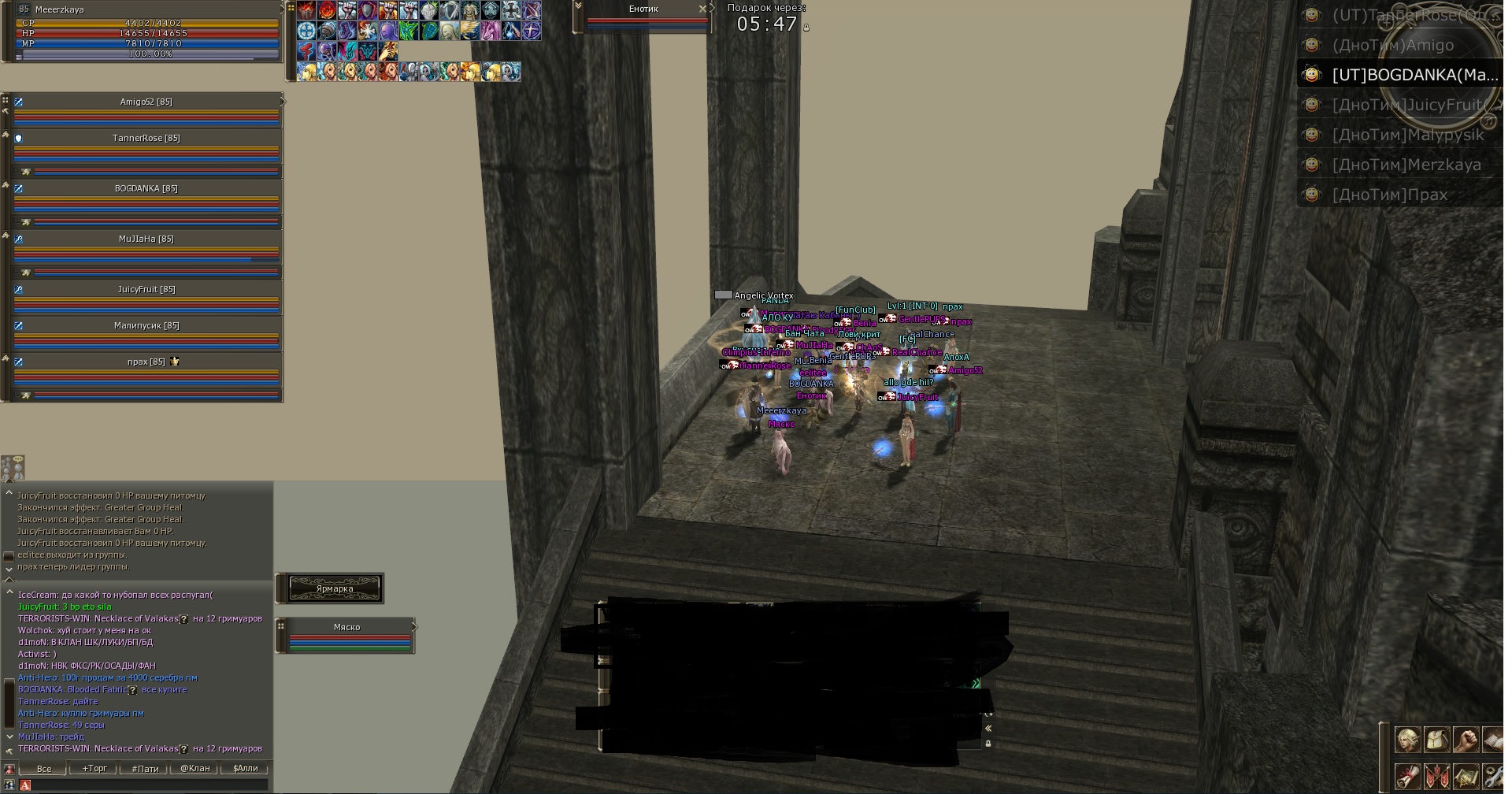Switch to the #Пати chat tab
1512x794 pixels.
(145, 769)
